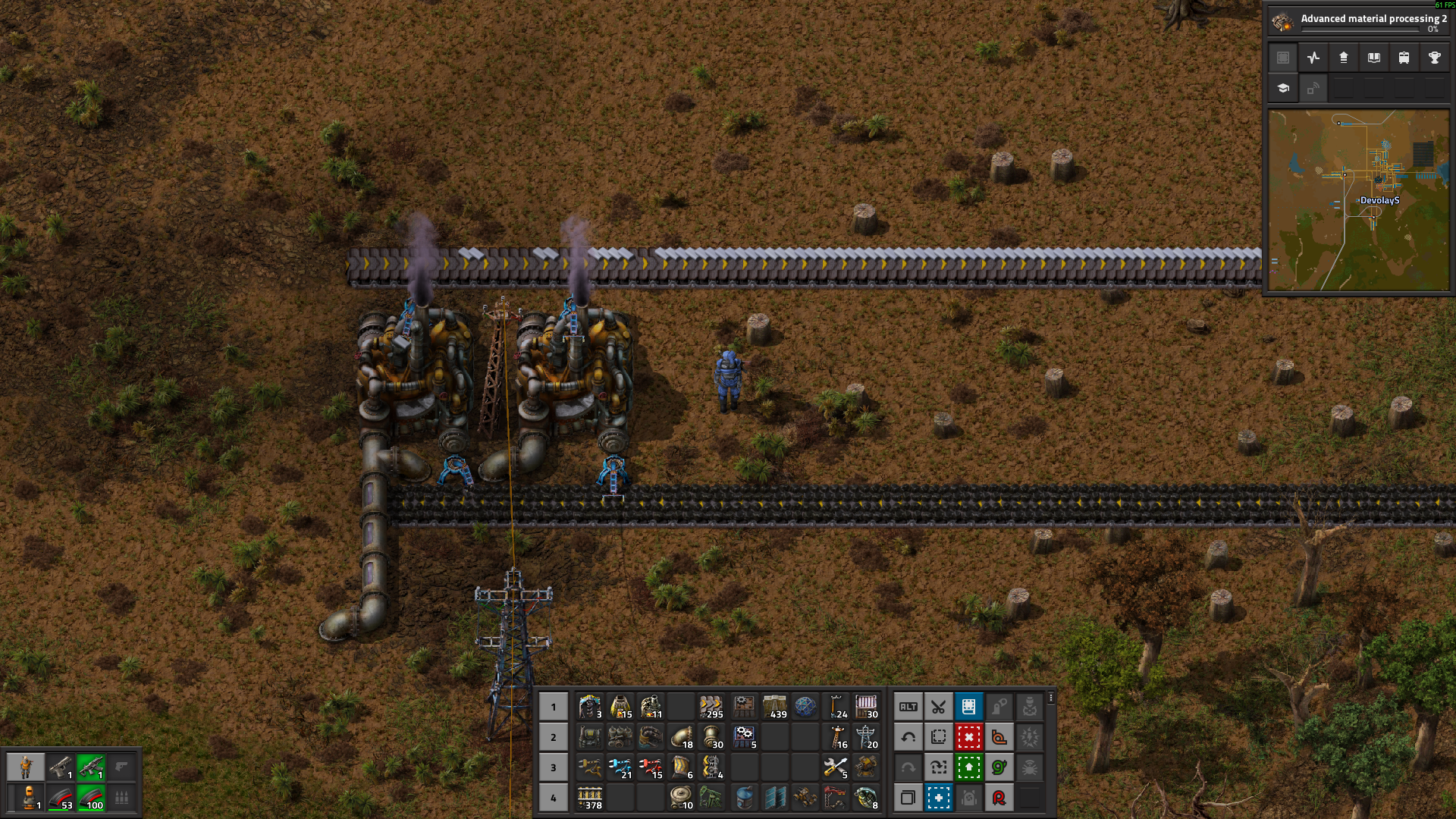Select the red deconstruction planner shortcut
This screenshot has width=1456, height=819.
(968, 737)
